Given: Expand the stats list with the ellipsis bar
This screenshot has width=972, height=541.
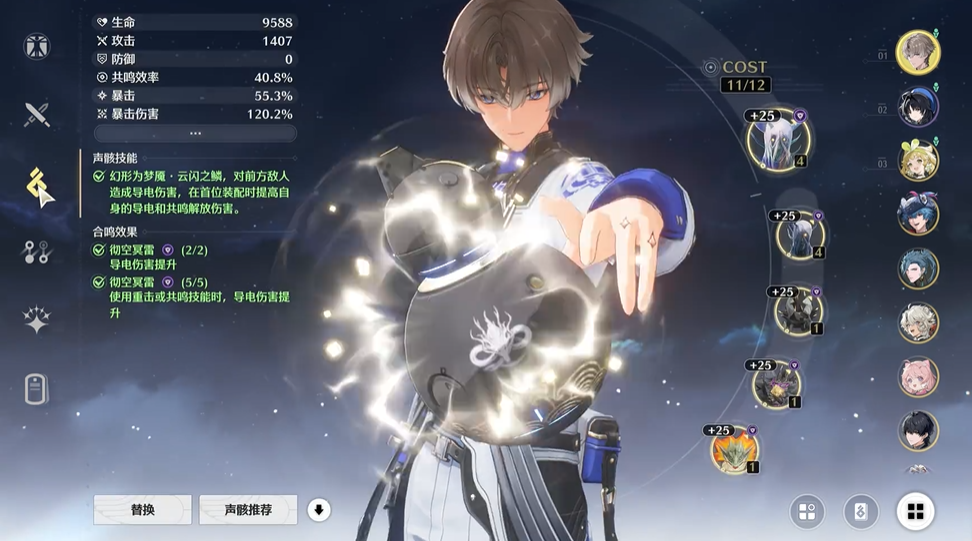Looking at the screenshot, I should (x=195, y=133).
